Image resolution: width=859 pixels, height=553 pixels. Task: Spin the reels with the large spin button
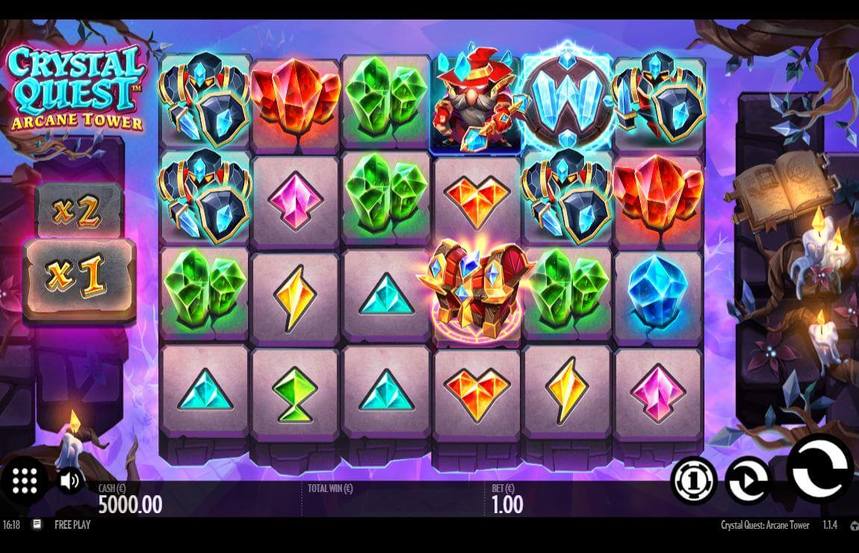(823, 470)
